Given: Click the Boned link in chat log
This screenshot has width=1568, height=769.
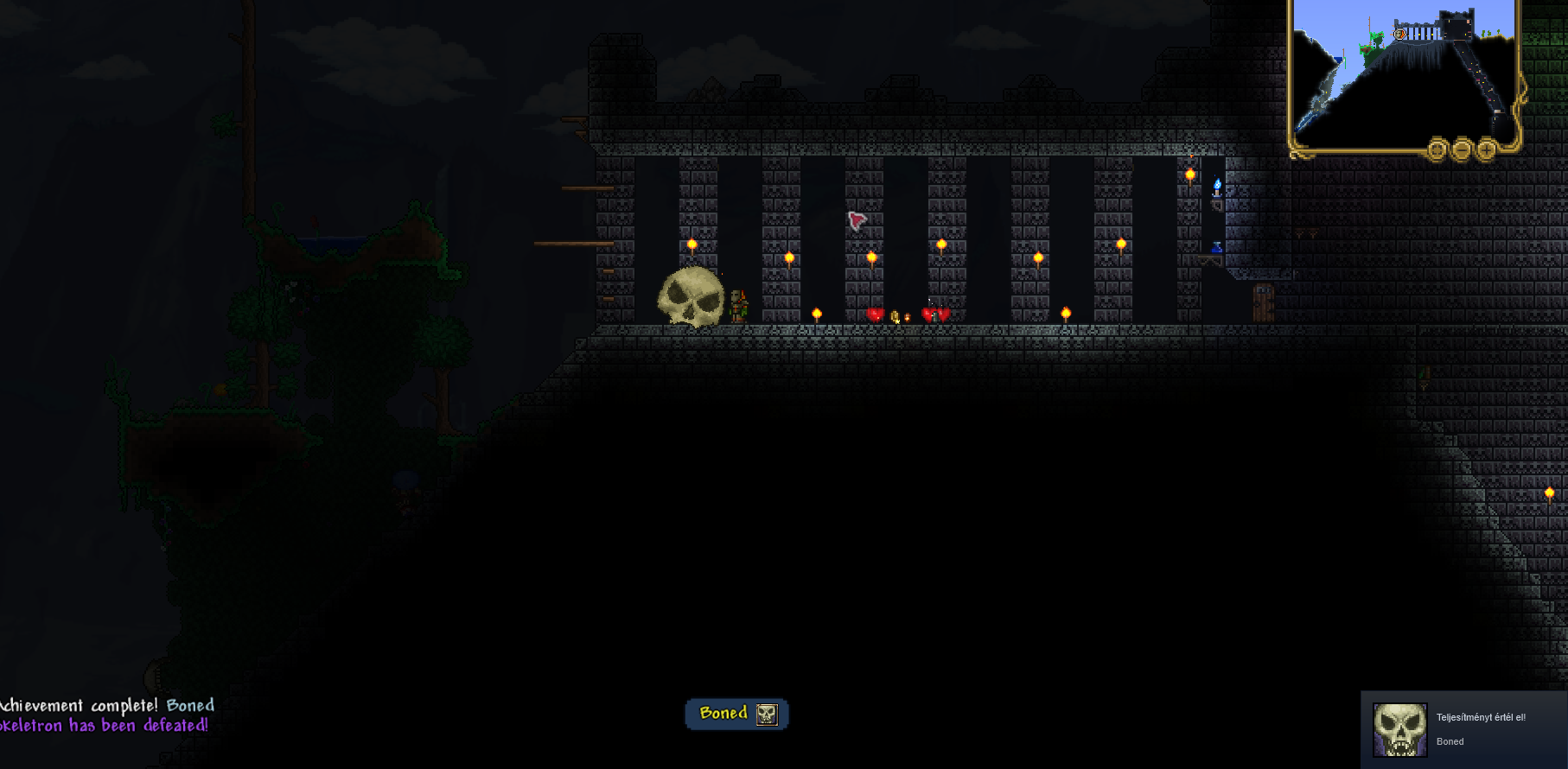Looking at the screenshot, I should click(190, 705).
